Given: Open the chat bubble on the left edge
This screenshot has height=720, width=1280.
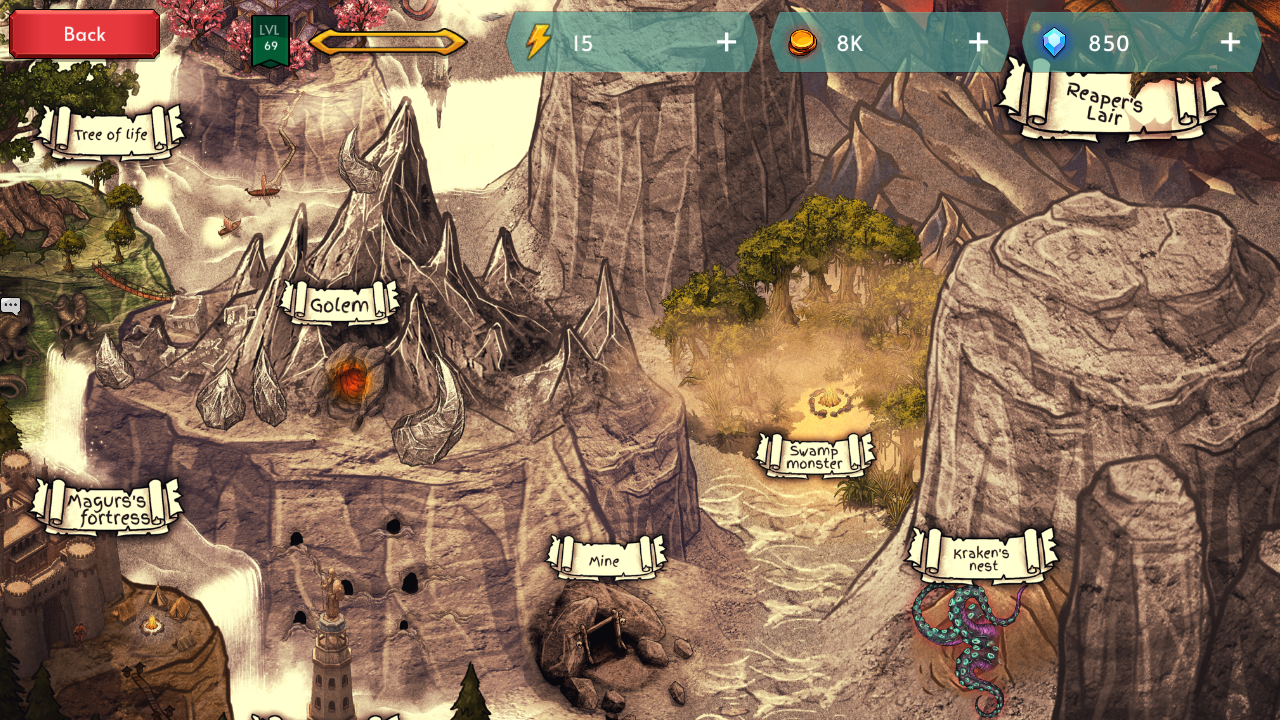Looking at the screenshot, I should tap(11, 305).
